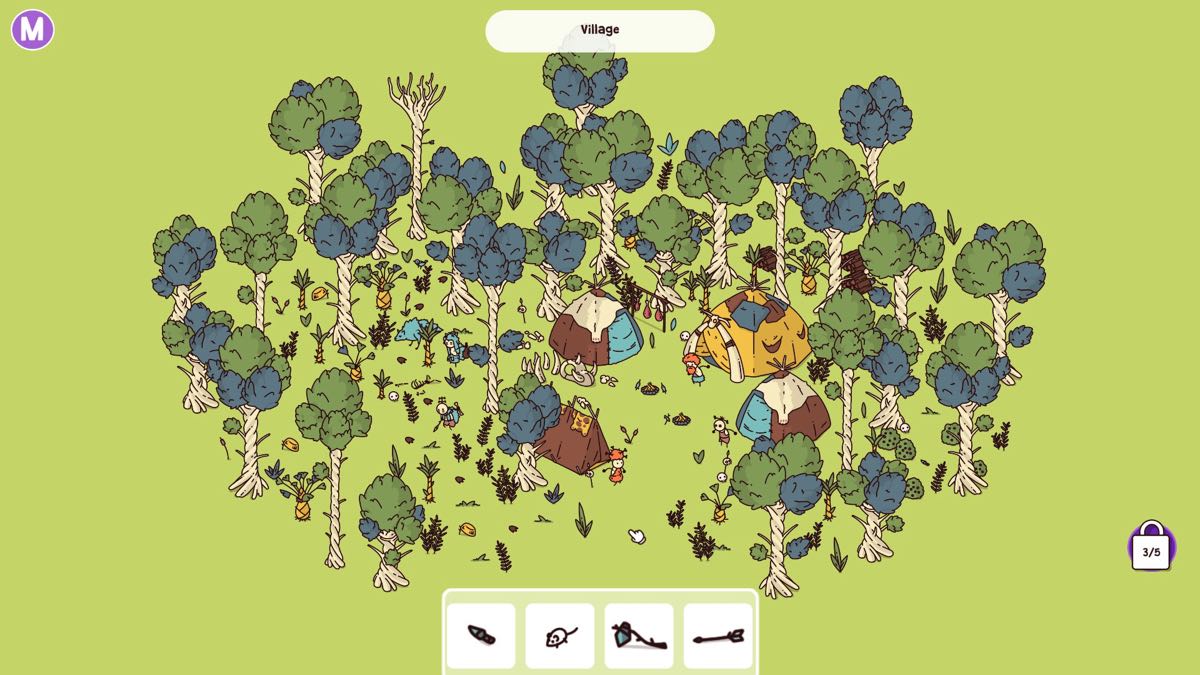Open the purple M menu button
Screen dimensions: 1200x675
coord(32,30)
